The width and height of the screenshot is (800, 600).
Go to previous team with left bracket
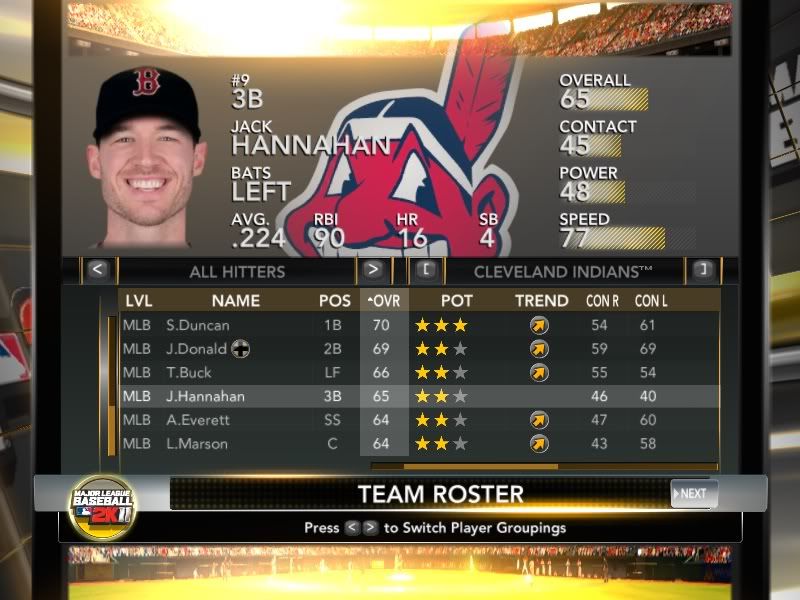click(x=426, y=270)
